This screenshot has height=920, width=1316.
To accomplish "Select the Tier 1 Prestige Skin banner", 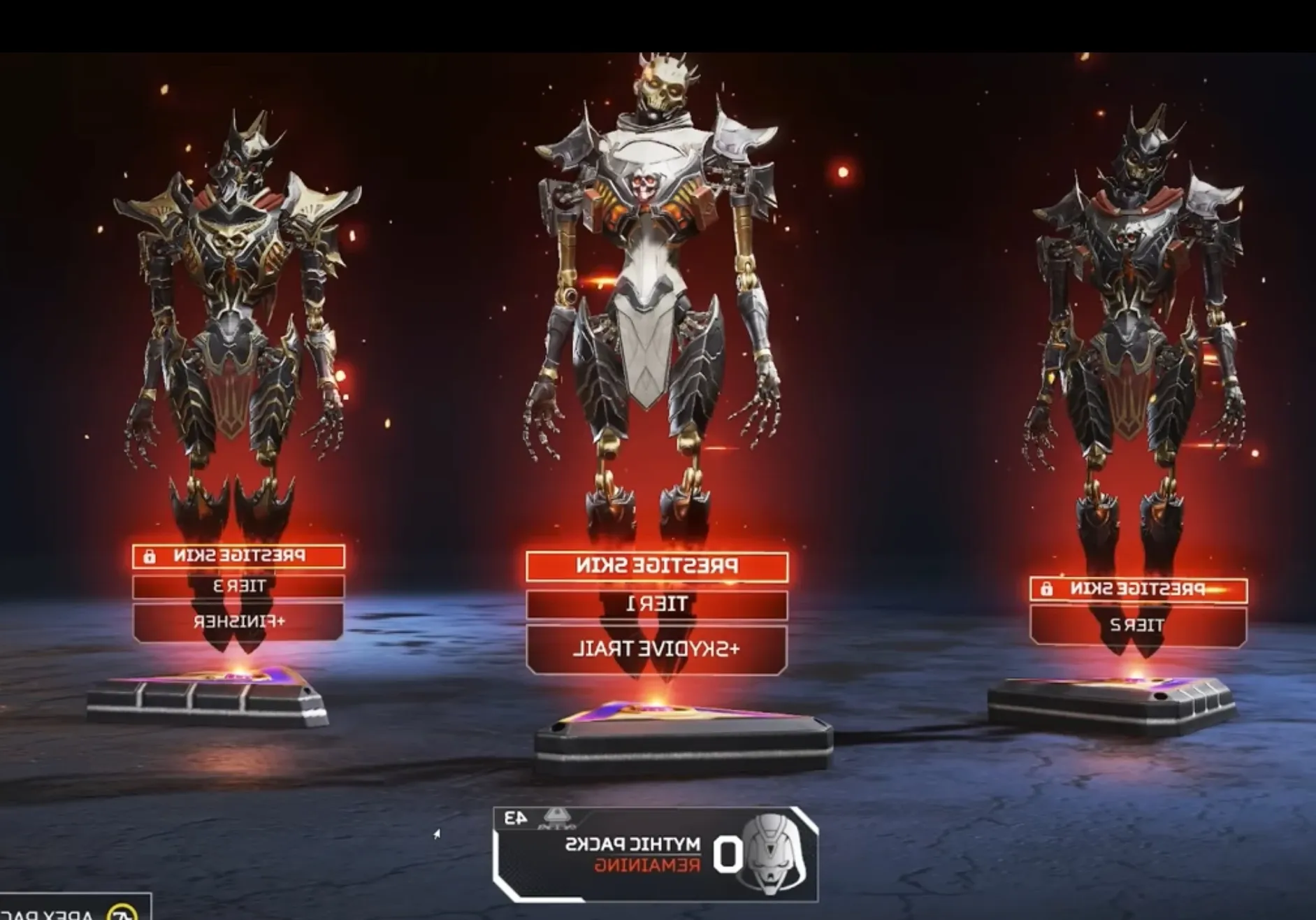I will coord(657,566).
